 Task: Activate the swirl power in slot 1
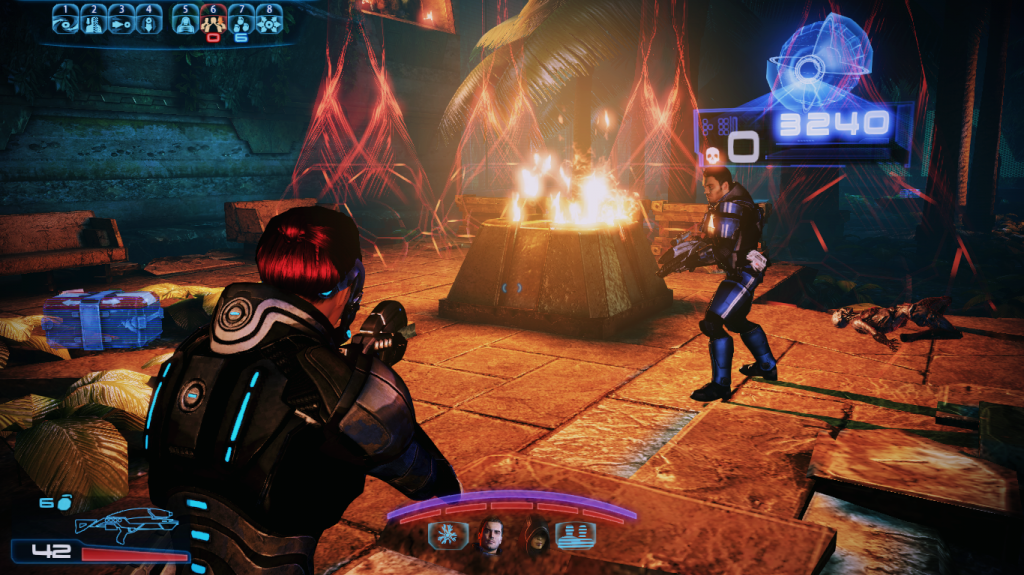(x=66, y=21)
